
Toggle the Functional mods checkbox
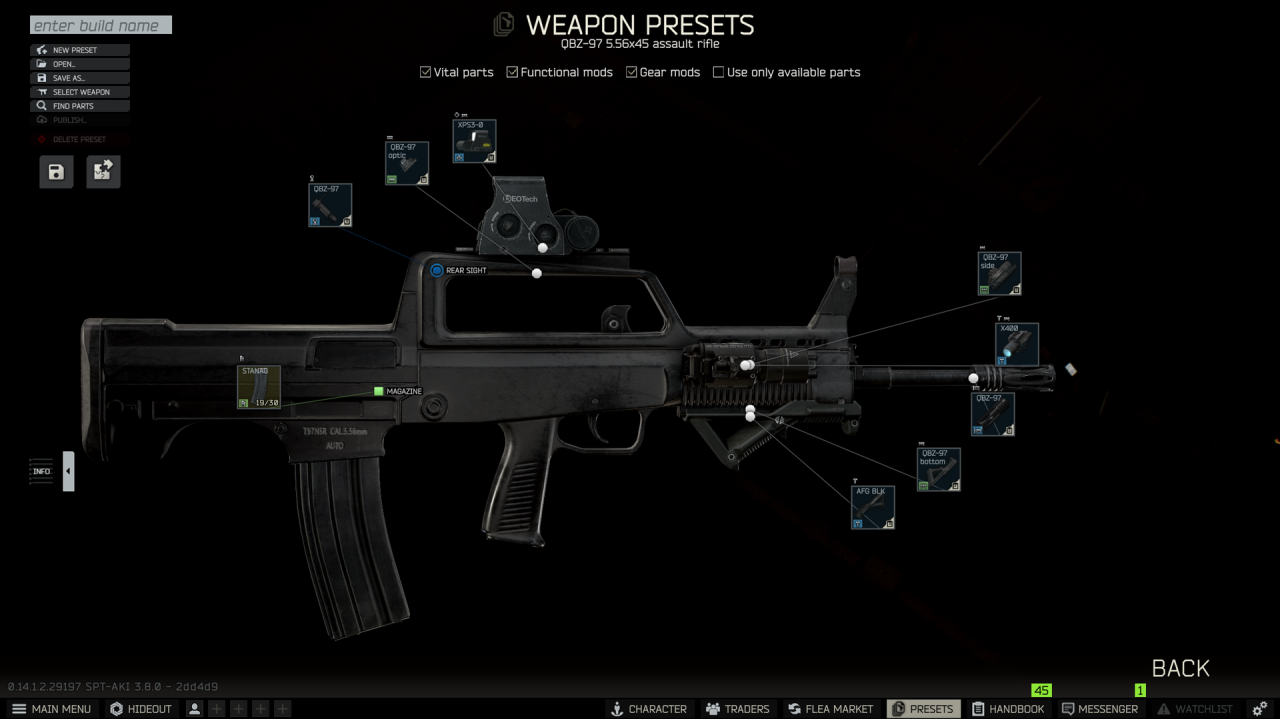pyautogui.click(x=513, y=72)
